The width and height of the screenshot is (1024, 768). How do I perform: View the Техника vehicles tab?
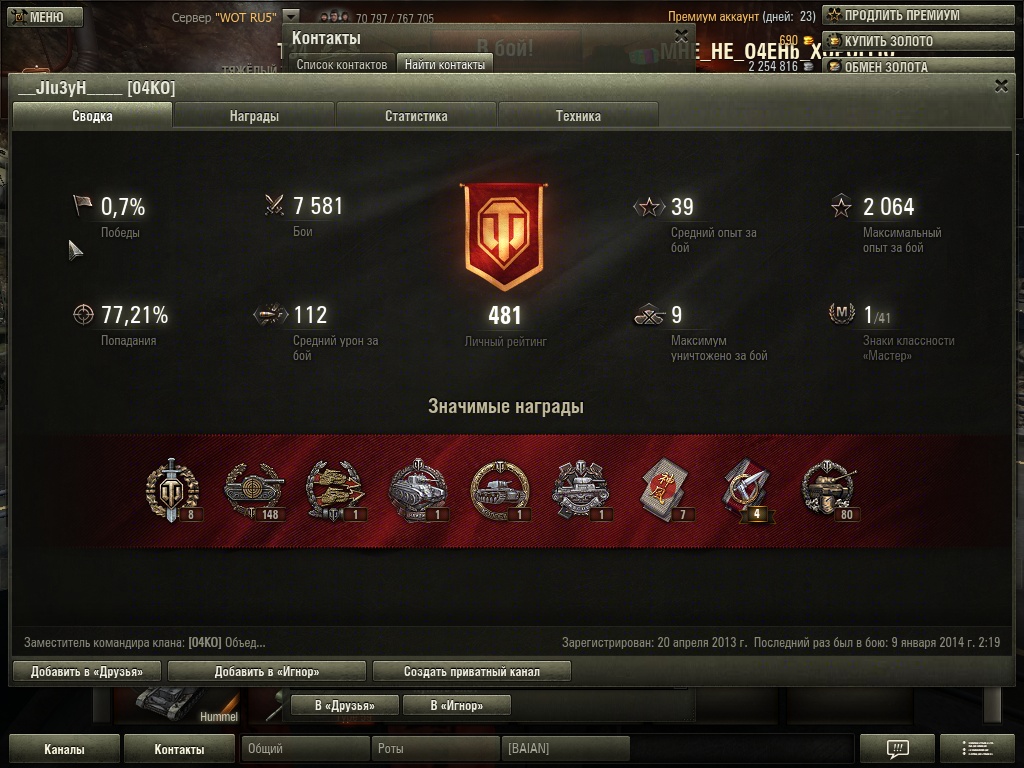point(578,116)
